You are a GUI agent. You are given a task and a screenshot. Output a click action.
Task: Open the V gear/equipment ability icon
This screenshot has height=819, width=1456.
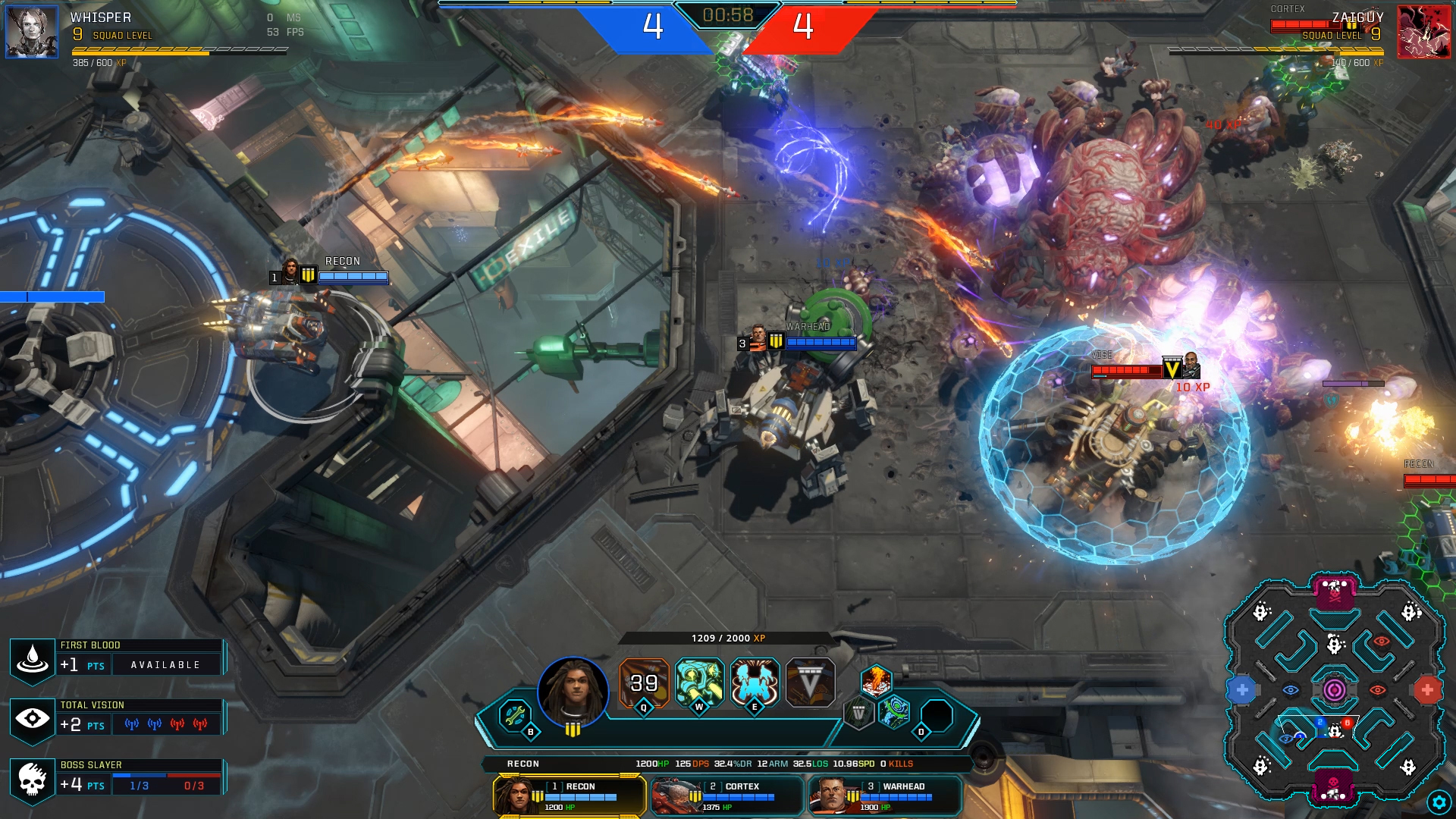(810, 681)
